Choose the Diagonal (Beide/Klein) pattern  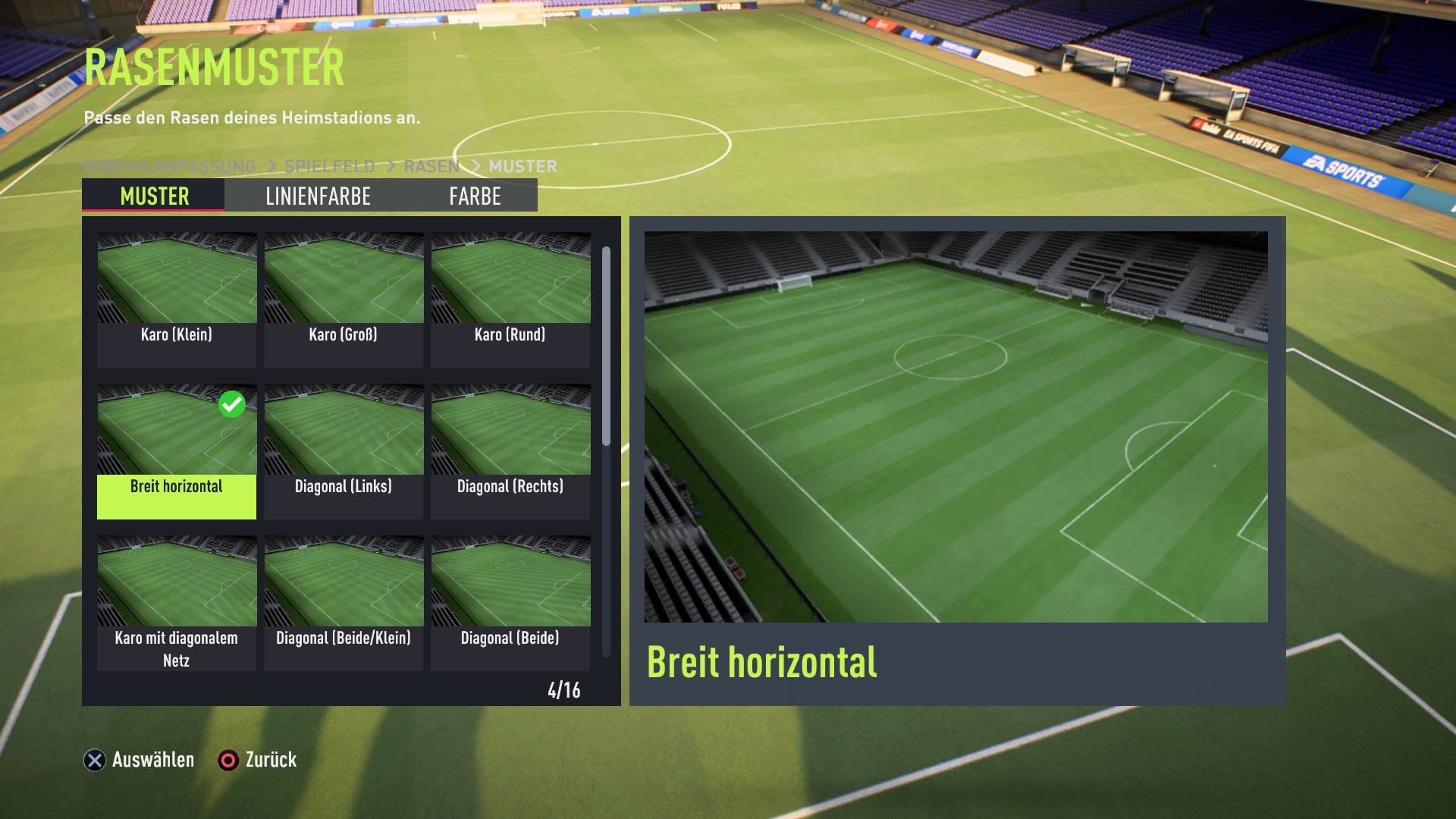click(344, 603)
